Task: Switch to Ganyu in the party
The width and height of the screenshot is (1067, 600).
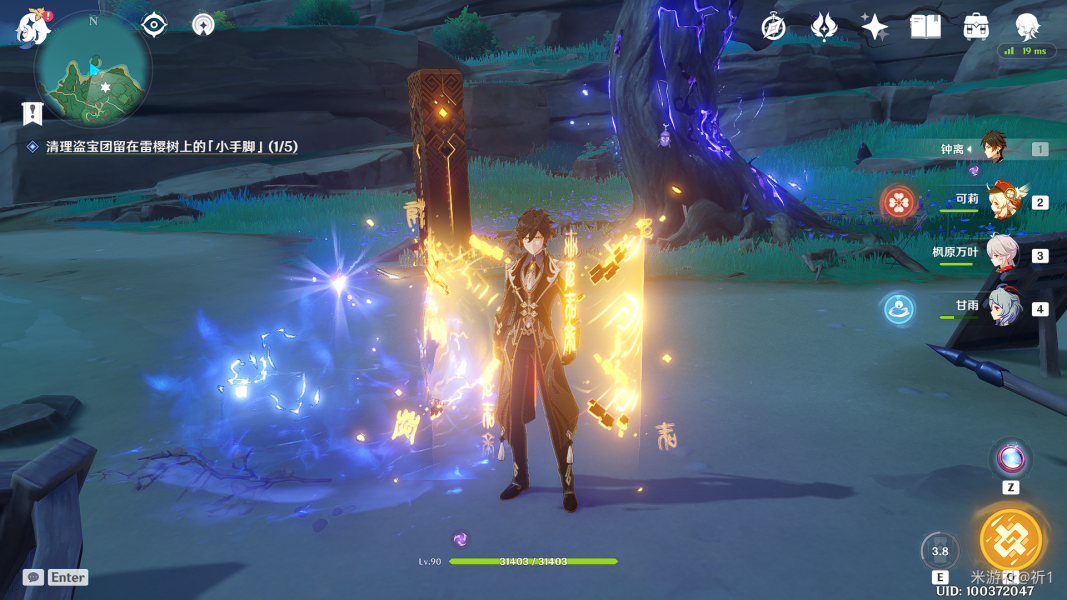Action: (1003, 307)
